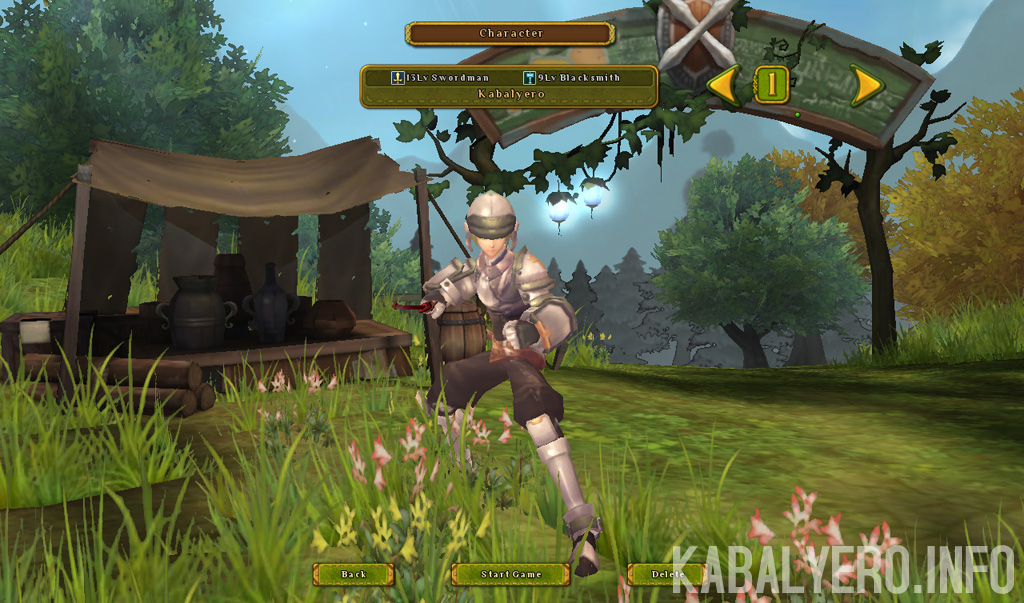Screen dimensions: 1024x603
Task: Go back with the Back button
Action: point(353,574)
